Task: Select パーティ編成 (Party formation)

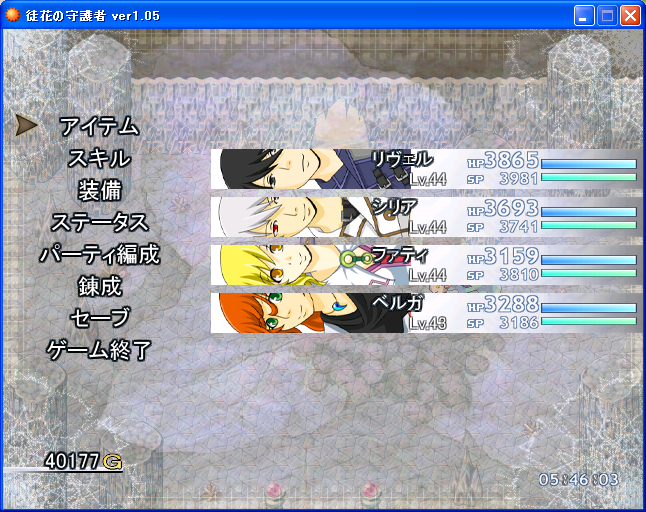Action: click(x=99, y=255)
